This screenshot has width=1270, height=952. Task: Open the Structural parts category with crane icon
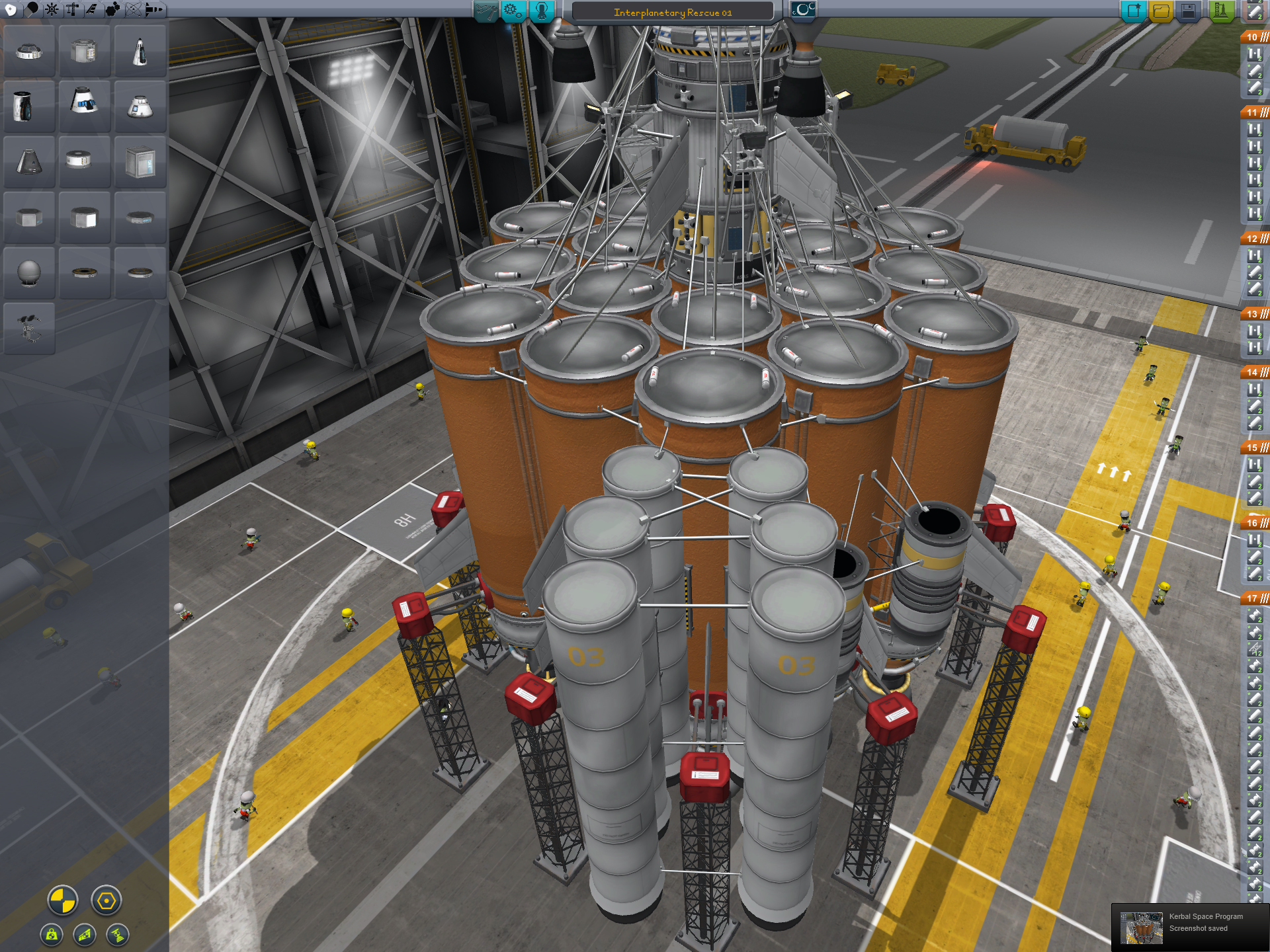71,9
